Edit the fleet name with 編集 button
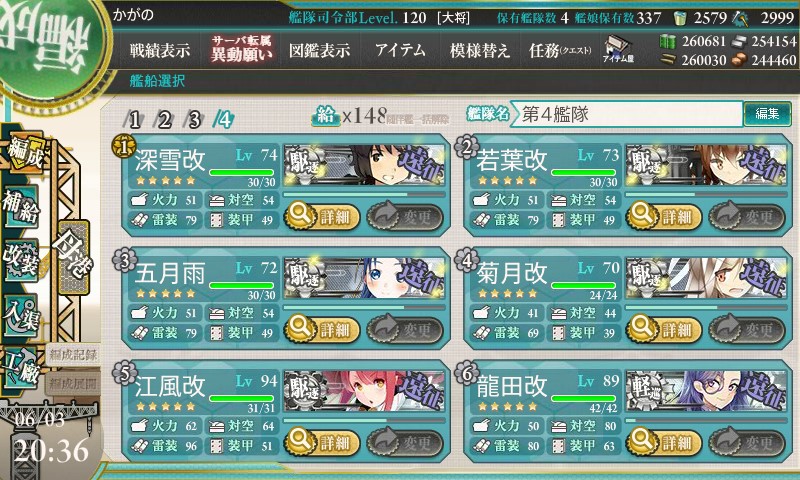The image size is (800, 480). pos(767,114)
